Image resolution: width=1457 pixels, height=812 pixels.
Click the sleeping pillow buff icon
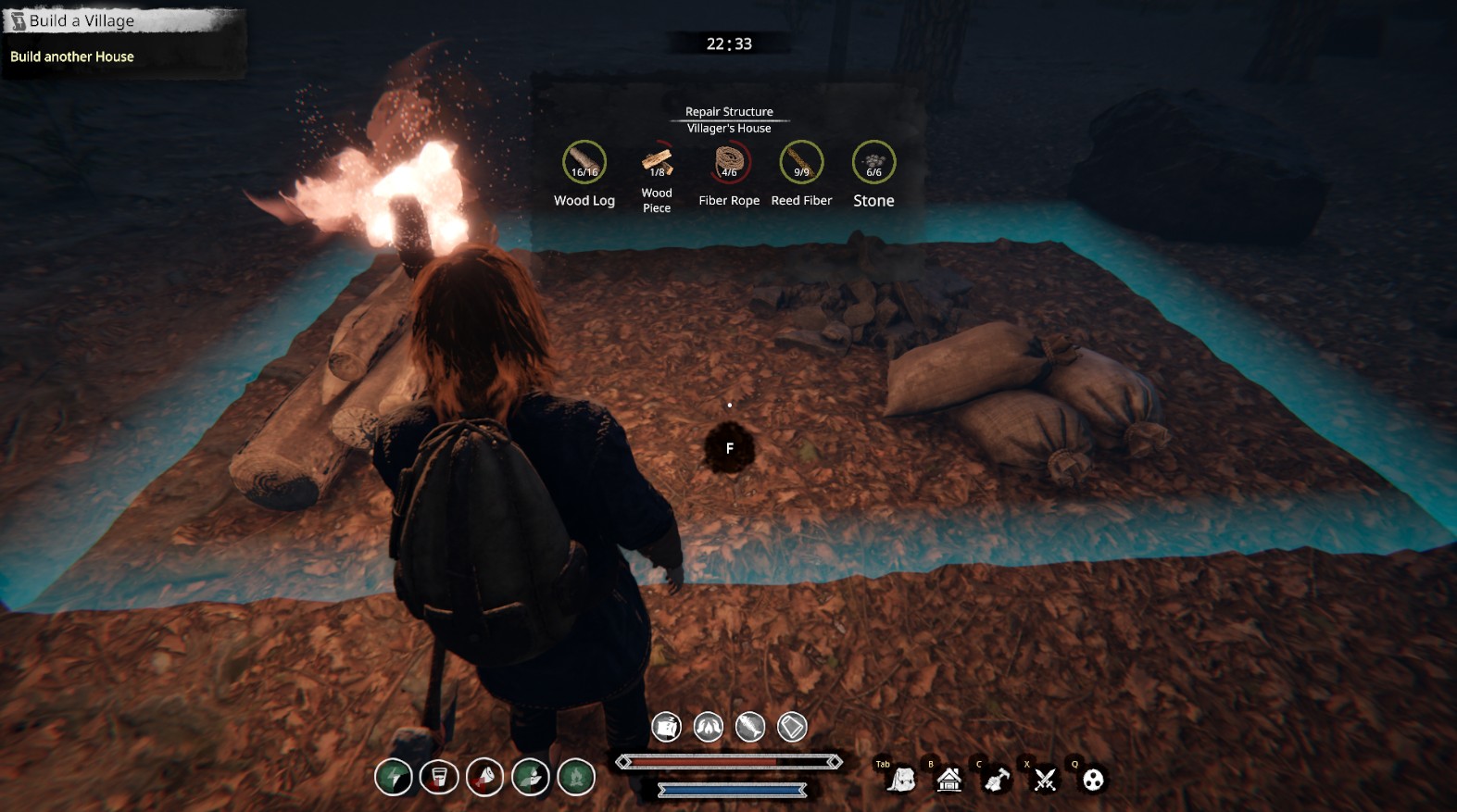pyautogui.click(x=666, y=727)
